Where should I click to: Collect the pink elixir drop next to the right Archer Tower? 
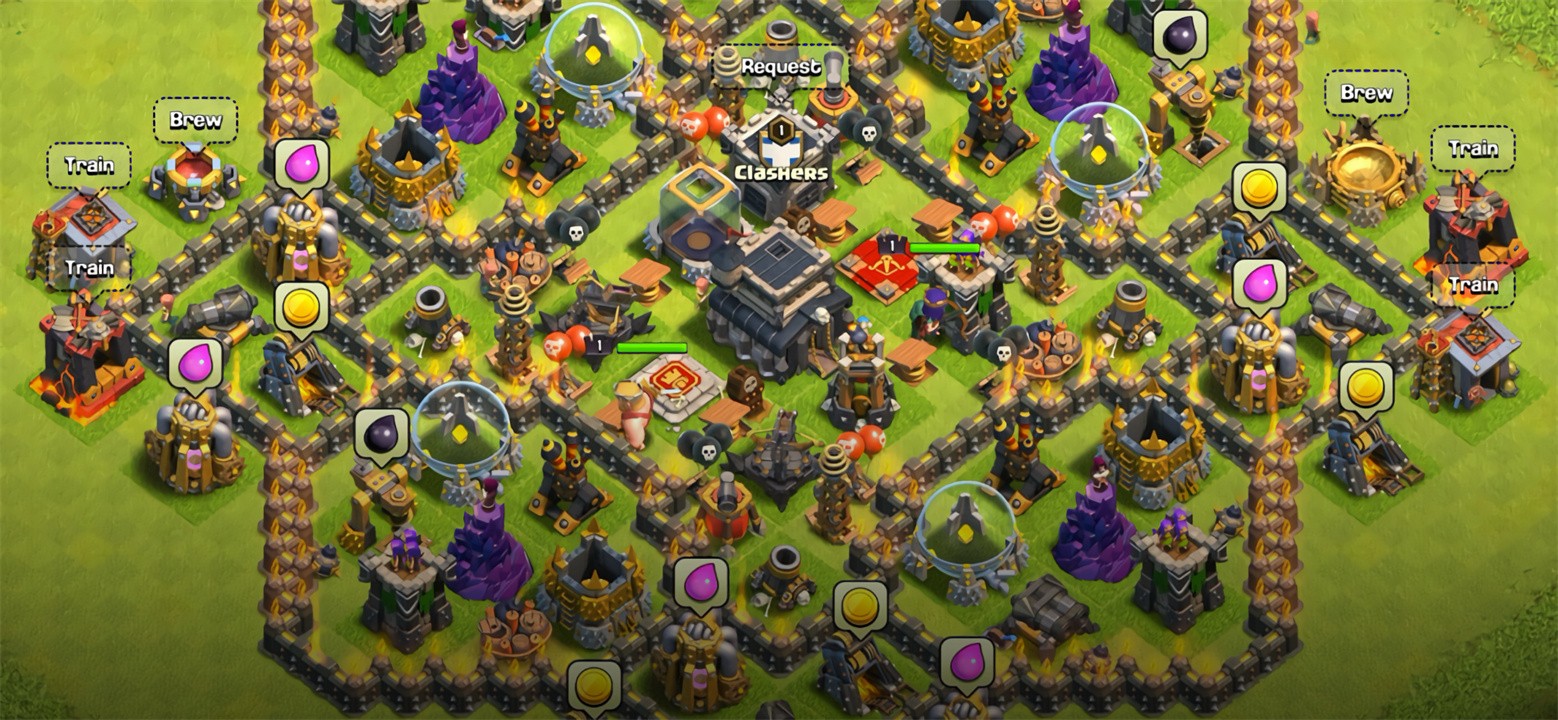[1261, 287]
